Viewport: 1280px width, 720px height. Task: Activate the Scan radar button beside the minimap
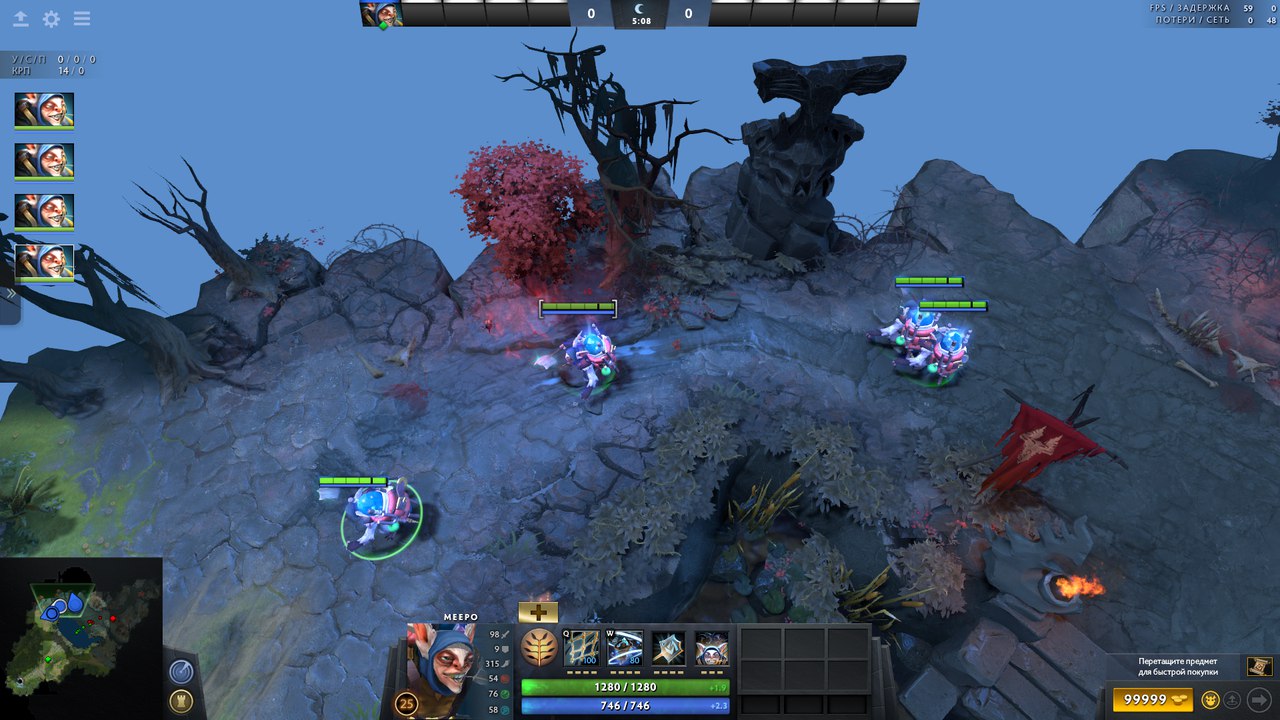[x=181, y=671]
